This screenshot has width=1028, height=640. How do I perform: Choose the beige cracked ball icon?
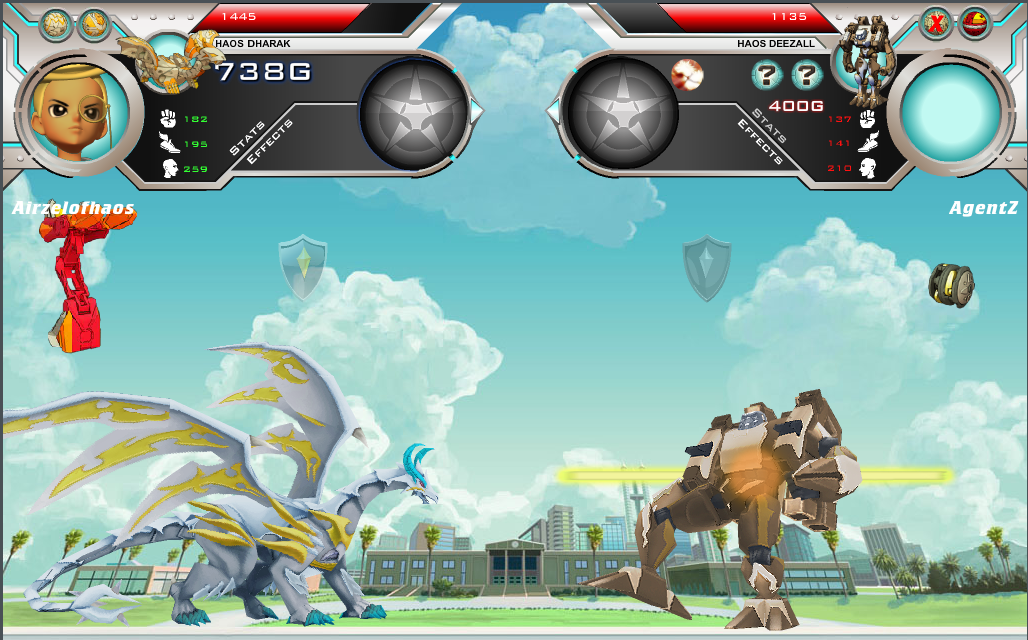tap(55, 24)
